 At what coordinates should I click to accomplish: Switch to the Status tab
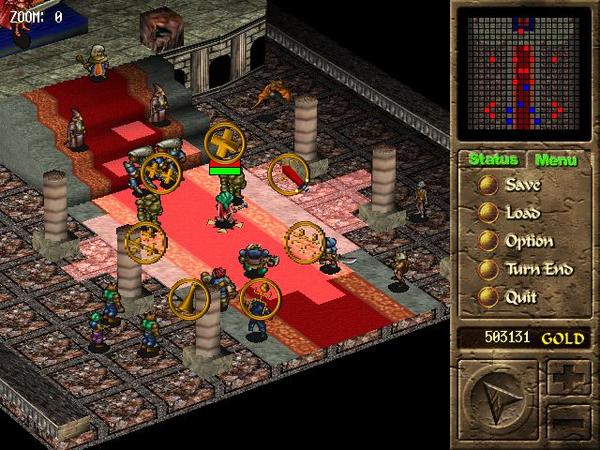click(x=492, y=160)
